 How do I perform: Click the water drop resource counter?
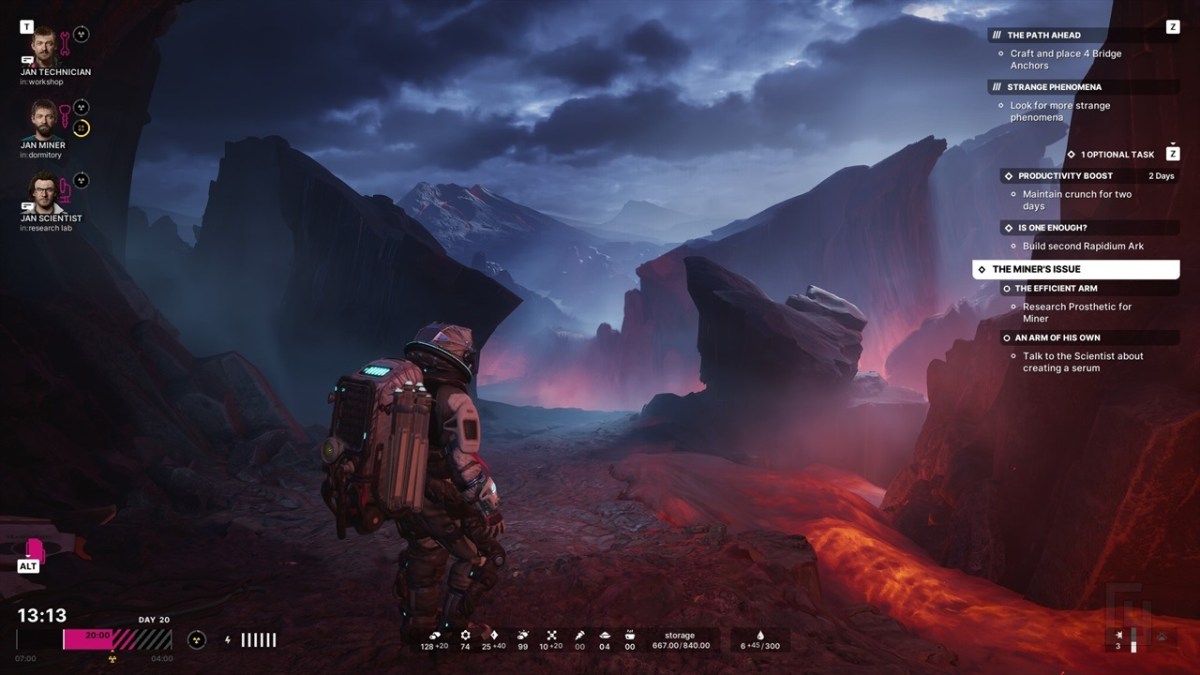(x=757, y=640)
